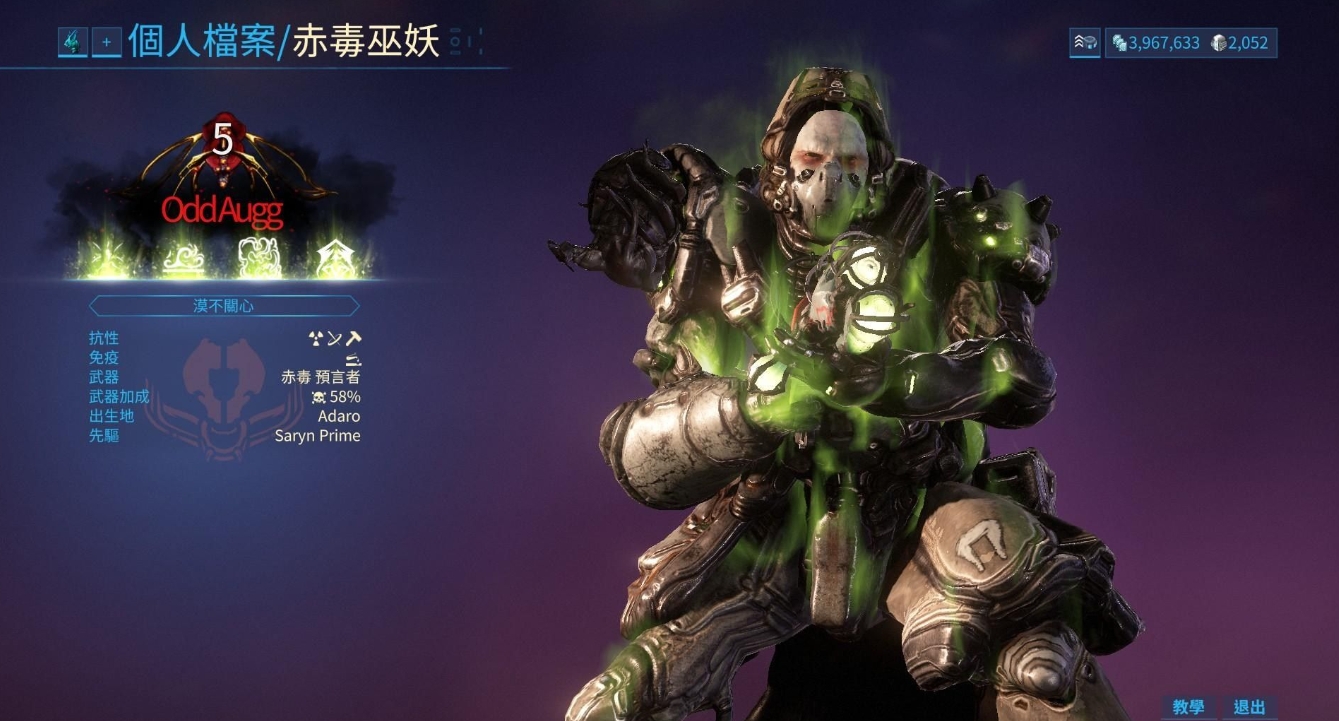The width and height of the screenshot is (1339, 721).
Task: Select the hammer icon in the resistance row
Action: click(x=353, y=338)
